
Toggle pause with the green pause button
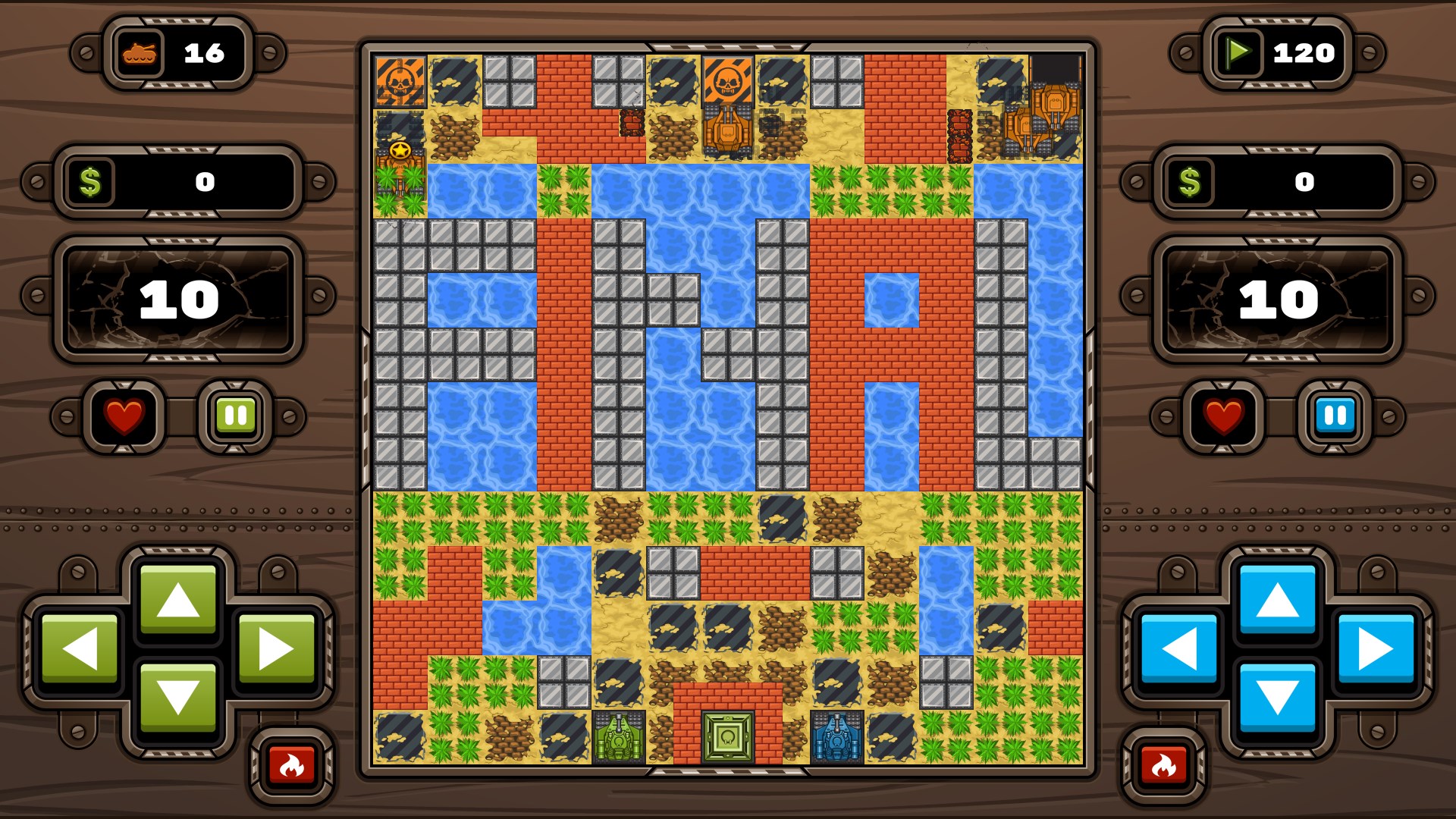235,415
